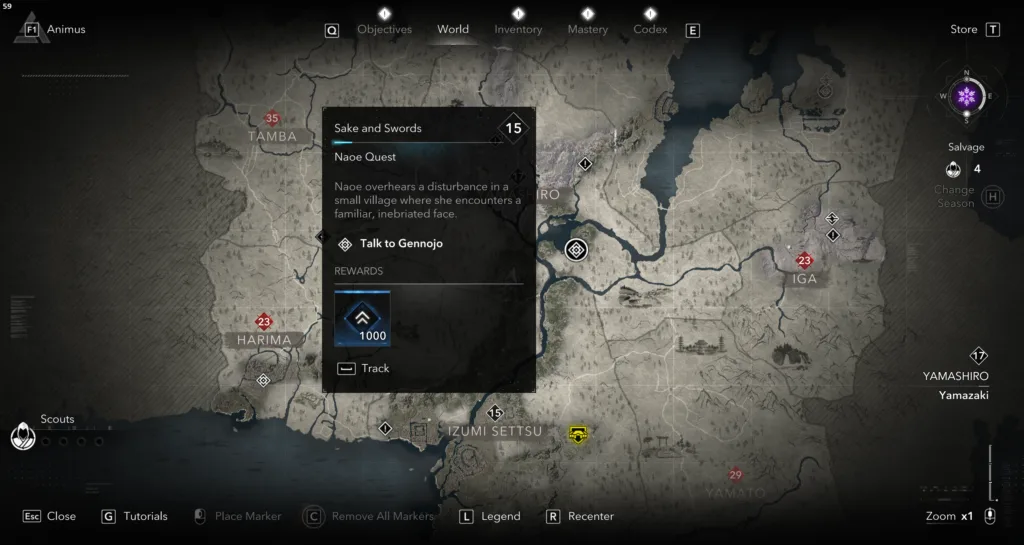Switch to the Objectives tab
Screen dimensions: 1024x545
point(384,29)
